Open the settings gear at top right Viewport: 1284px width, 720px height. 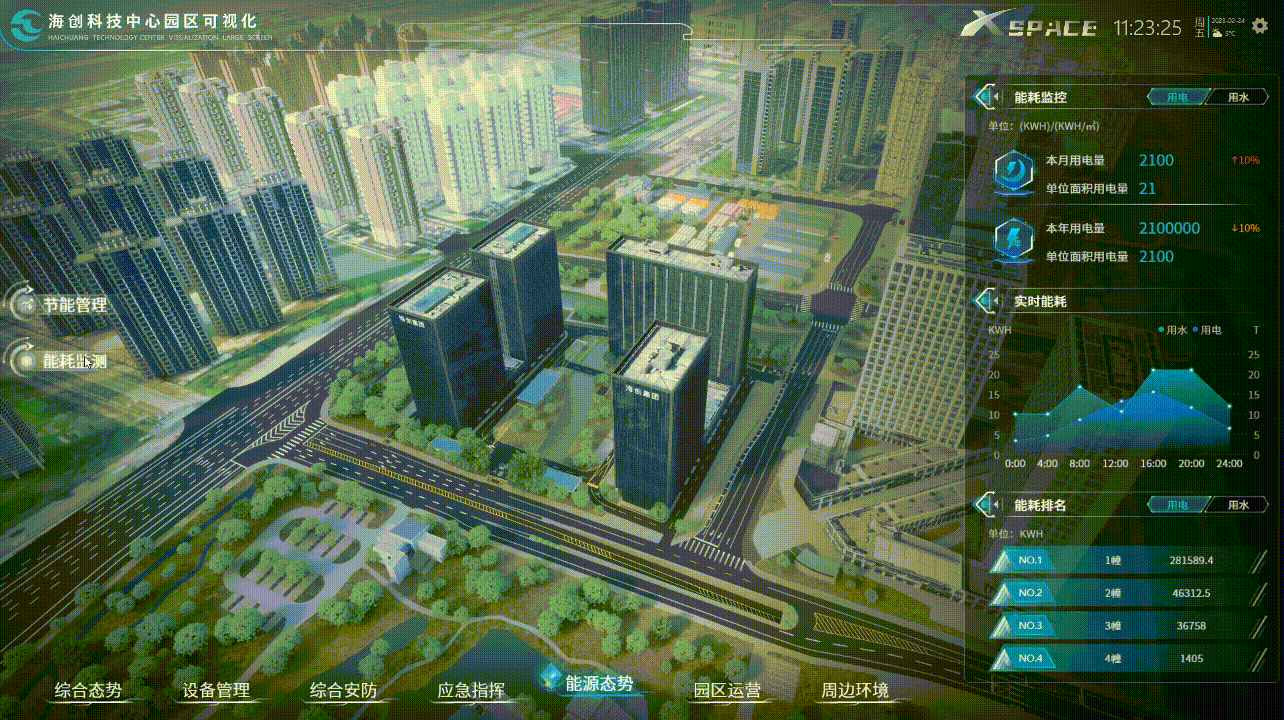(1258, 27)
